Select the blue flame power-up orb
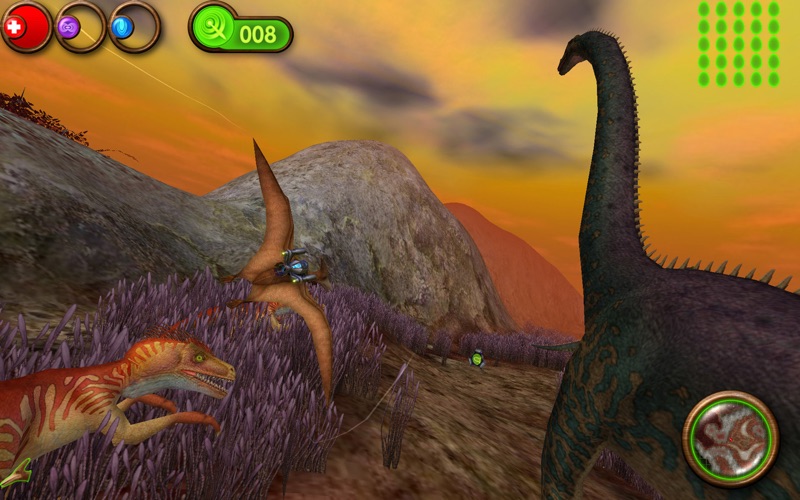The image size is (800, 500). (x=133, y=27)
